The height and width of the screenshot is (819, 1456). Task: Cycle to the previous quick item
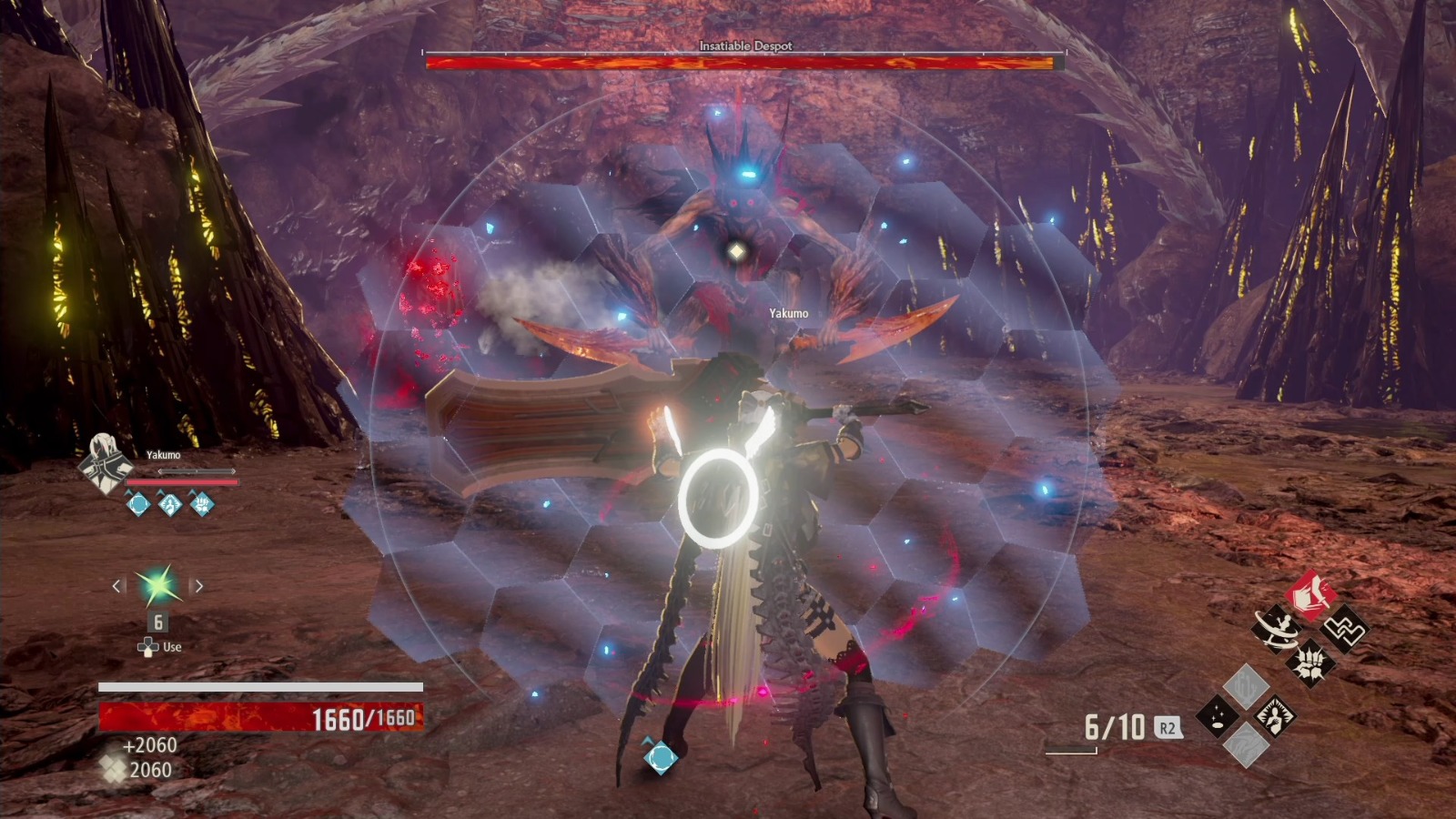117,587
